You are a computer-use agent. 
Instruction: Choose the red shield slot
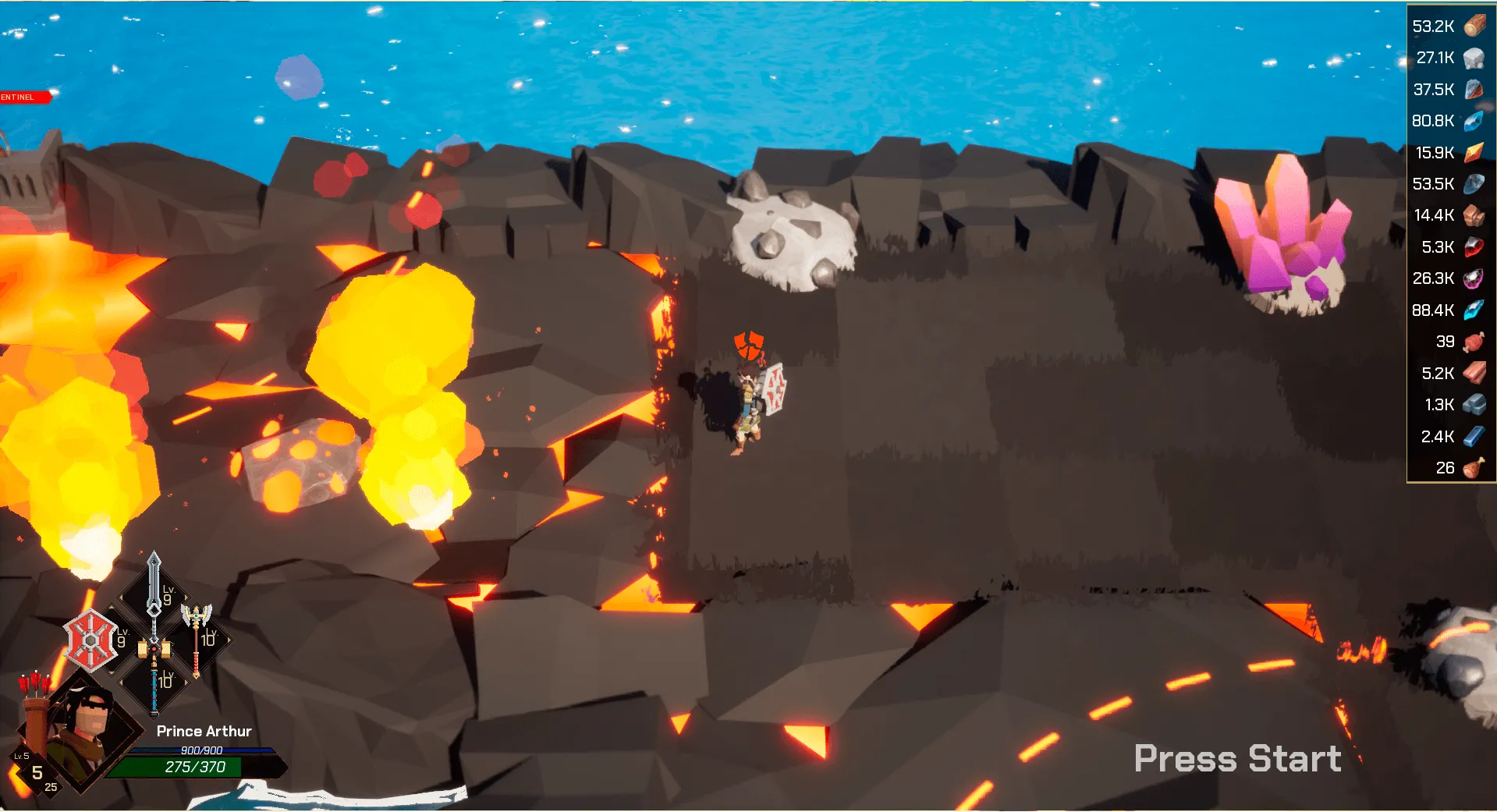pos(90,640)
